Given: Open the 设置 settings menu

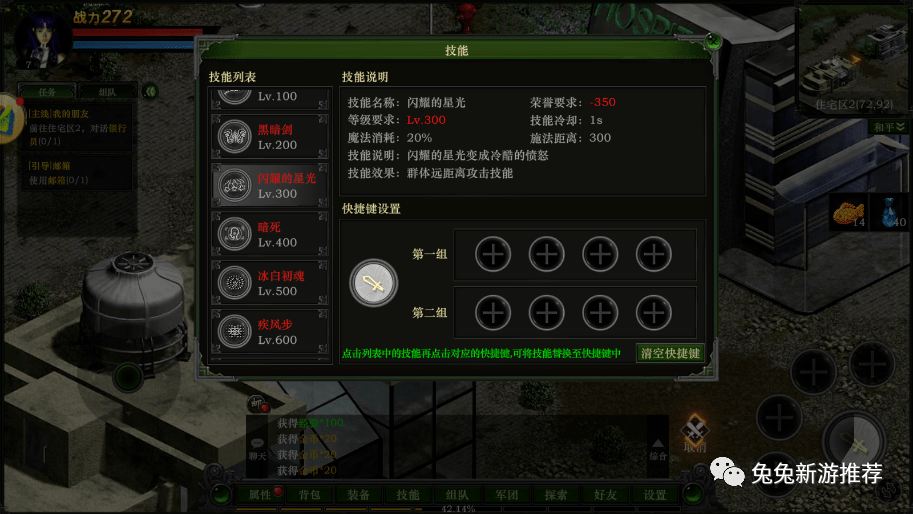Looking at the screenshot, I should (655, 495).
